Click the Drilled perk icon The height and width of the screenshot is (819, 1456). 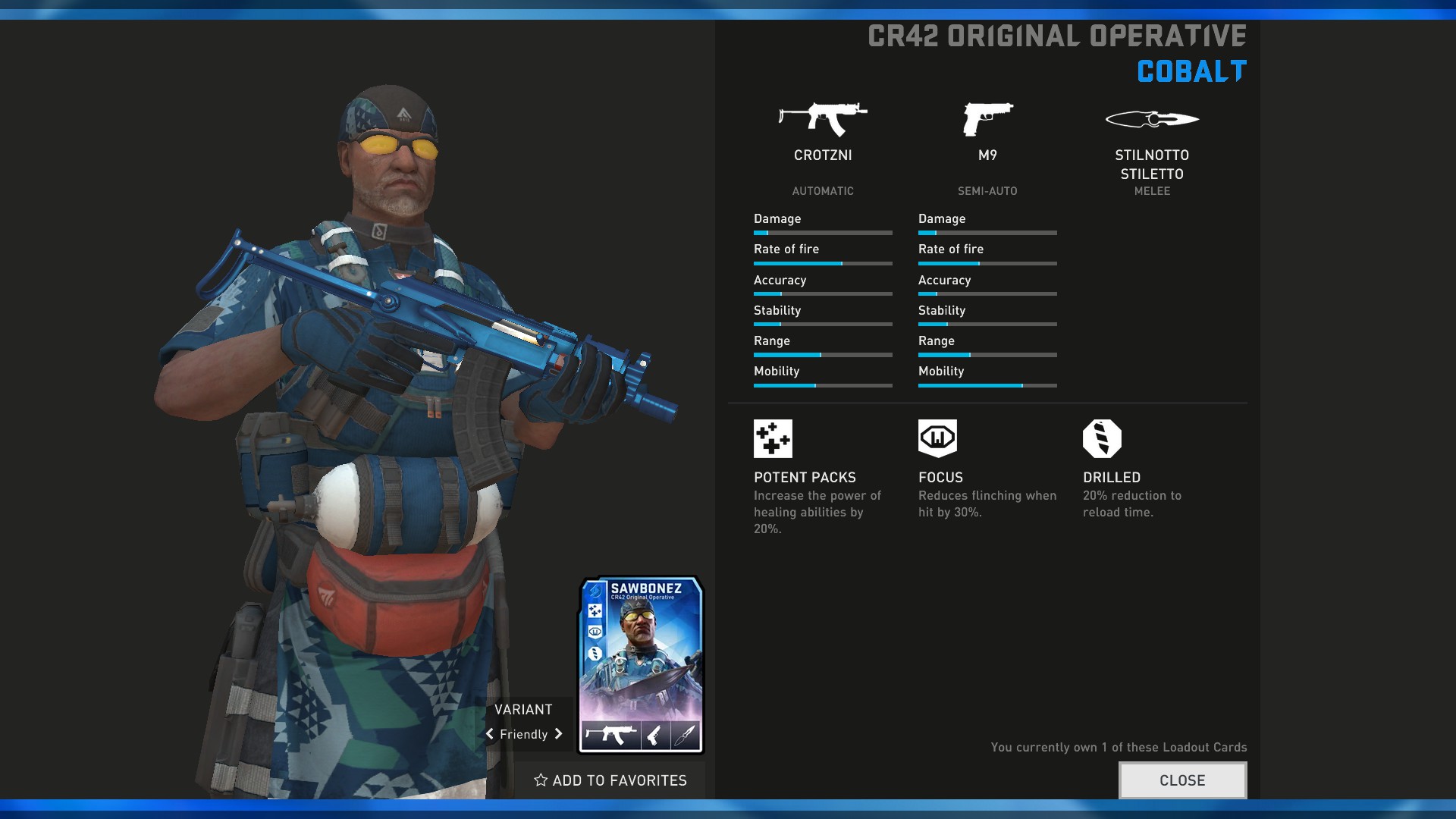point(1102,438)
